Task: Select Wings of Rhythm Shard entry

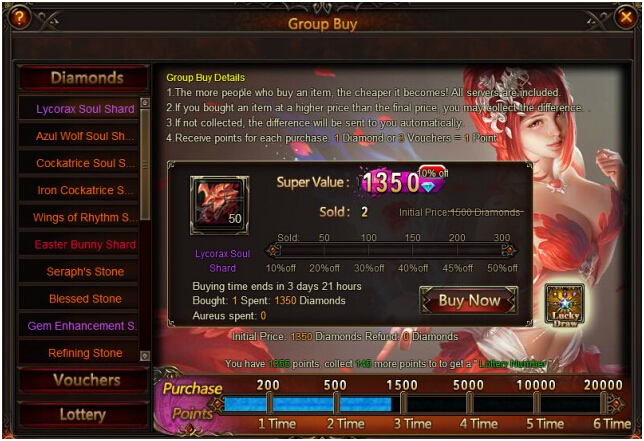Action: 85,217
